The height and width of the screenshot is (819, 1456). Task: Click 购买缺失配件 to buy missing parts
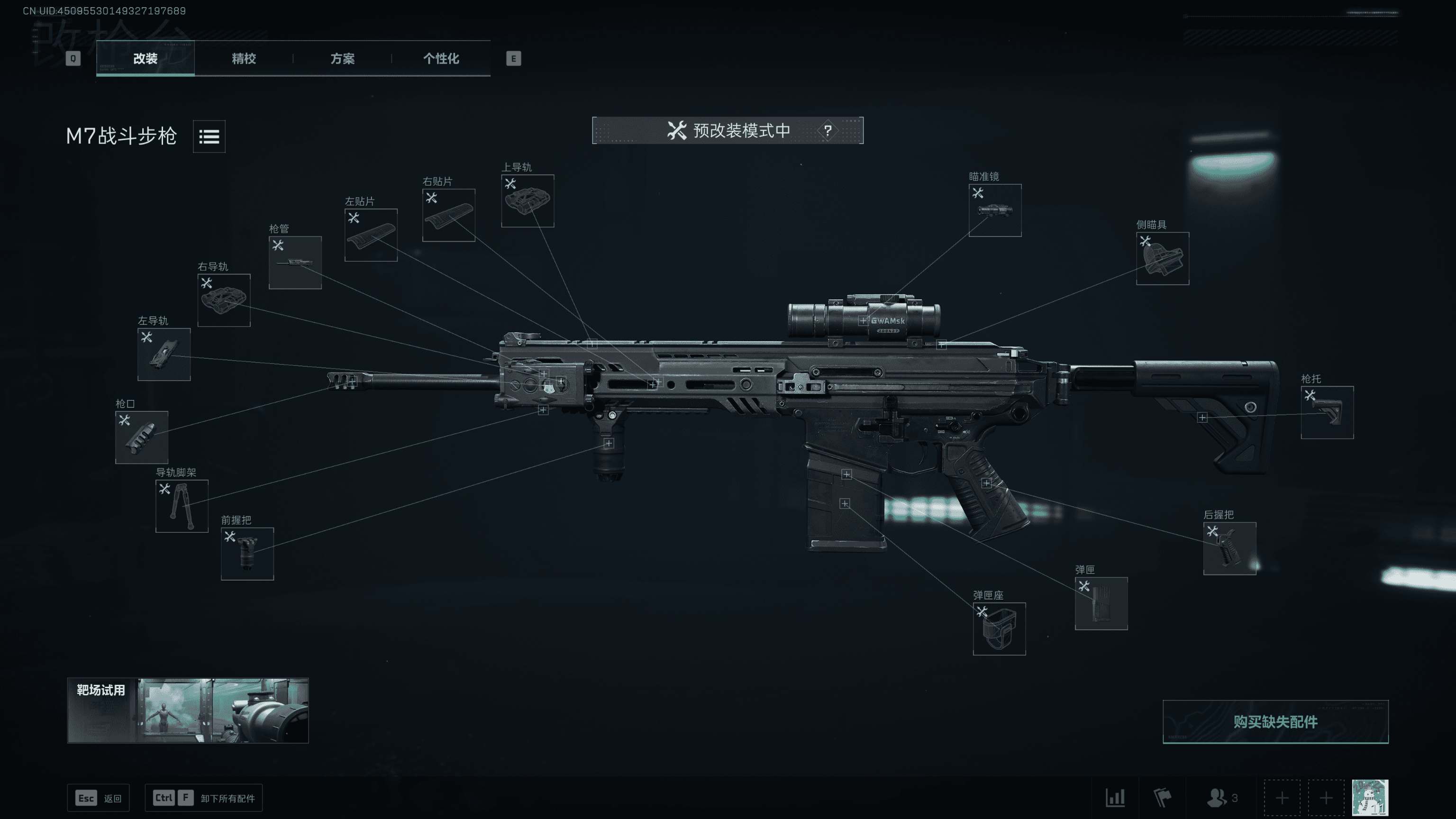1275,722
